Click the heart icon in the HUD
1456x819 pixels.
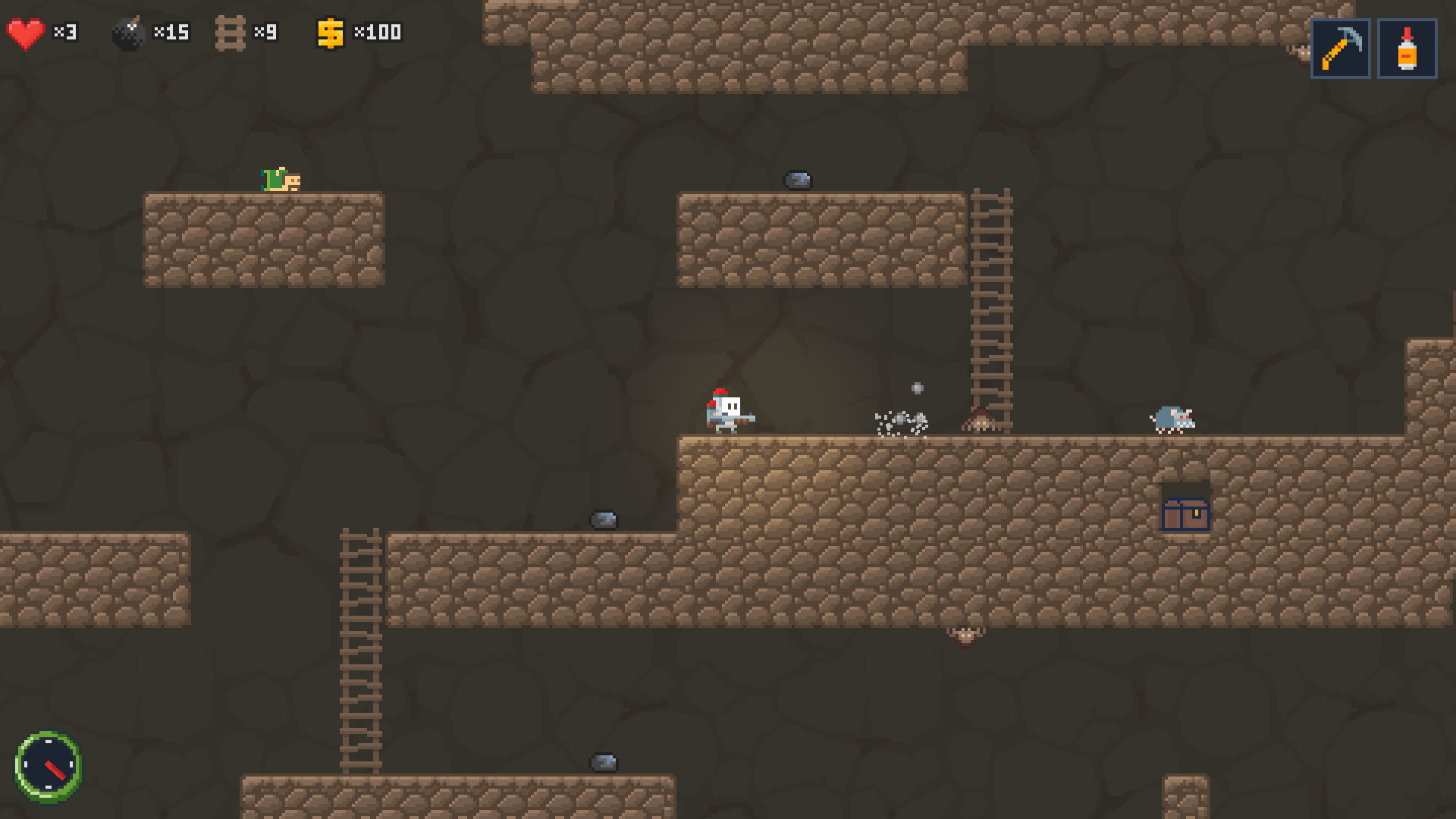(24, 32)
